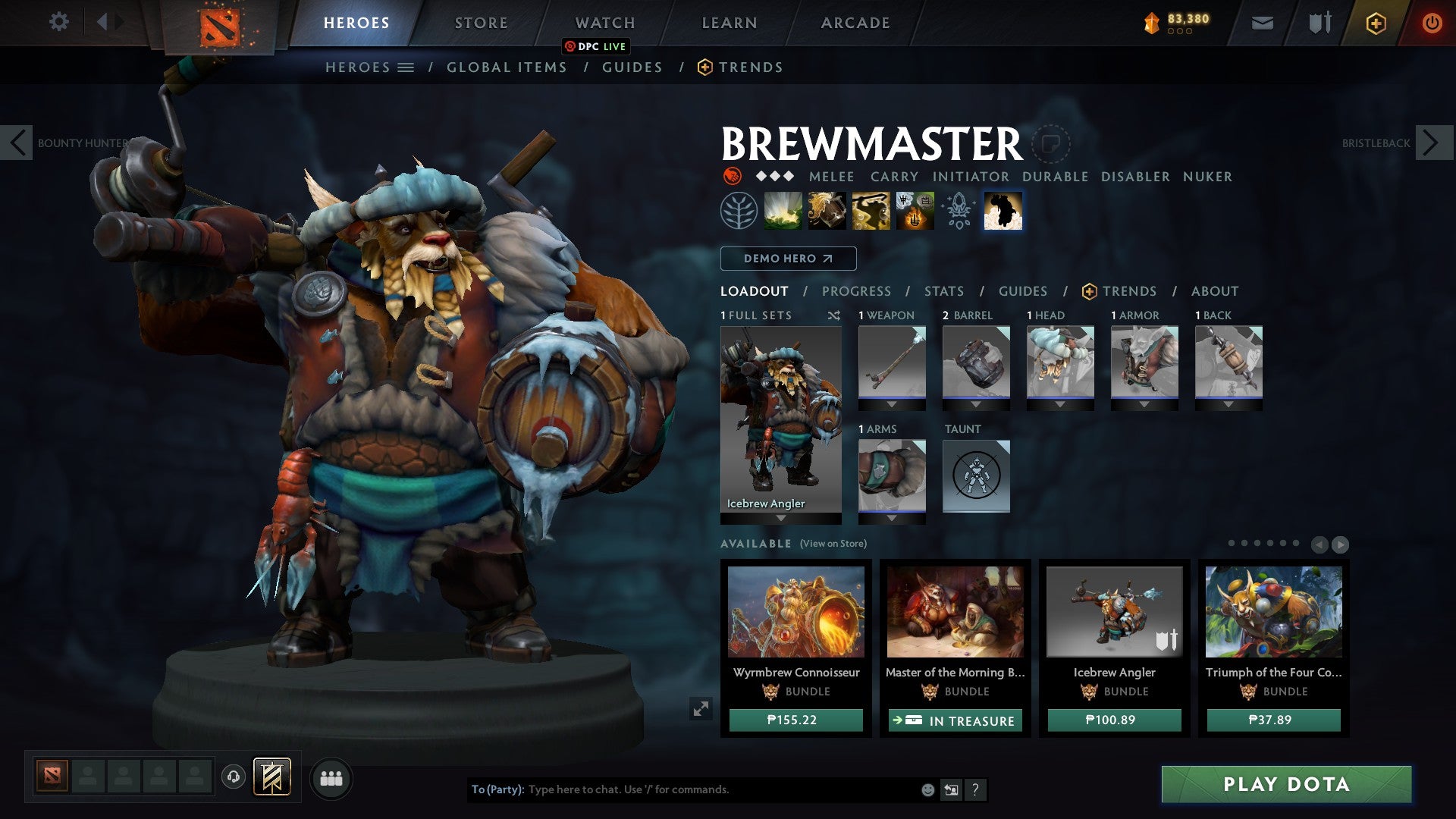Open the voice chat headset icon

click(x=233, y=777)
